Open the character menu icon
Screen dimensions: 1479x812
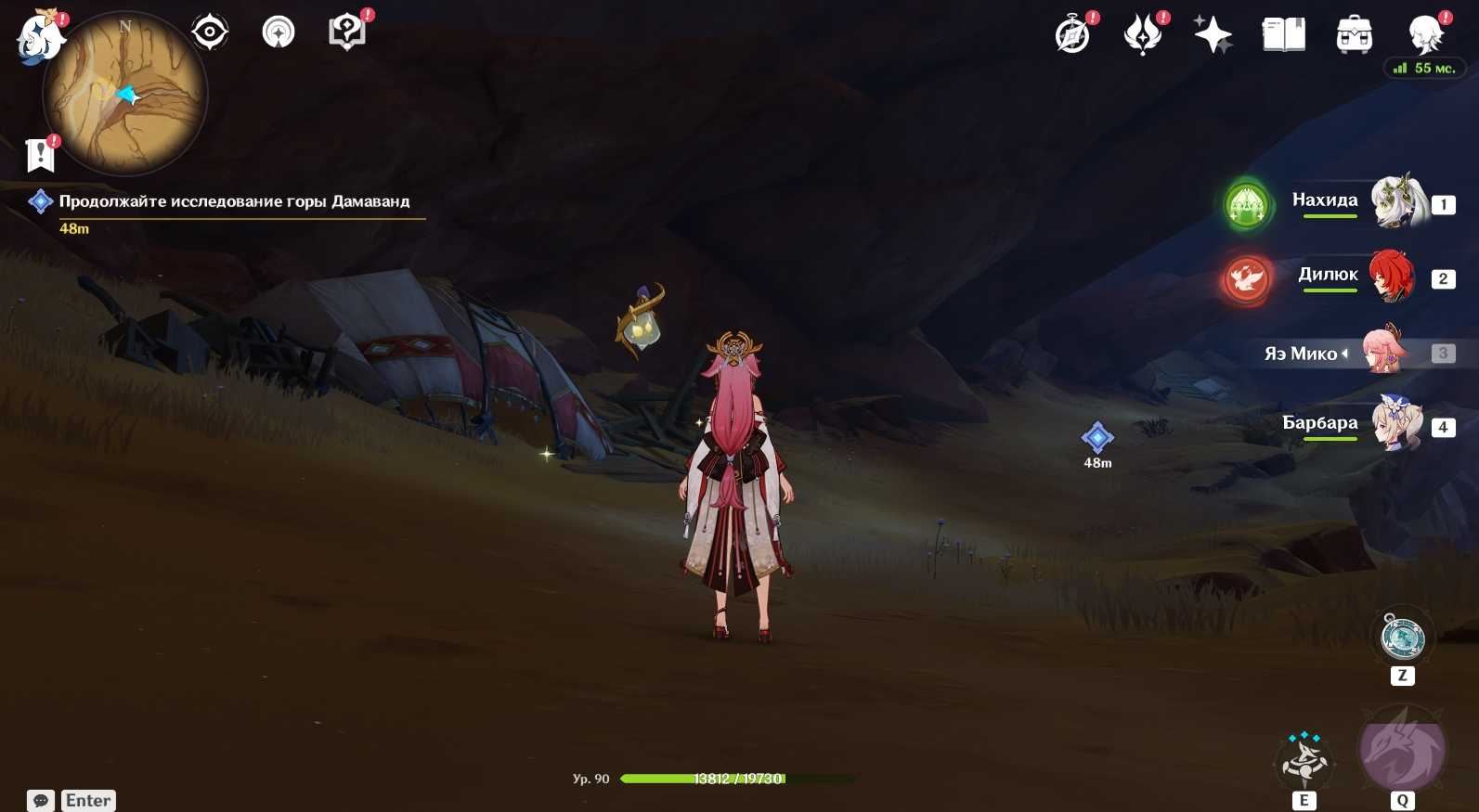coord(1425,35)
